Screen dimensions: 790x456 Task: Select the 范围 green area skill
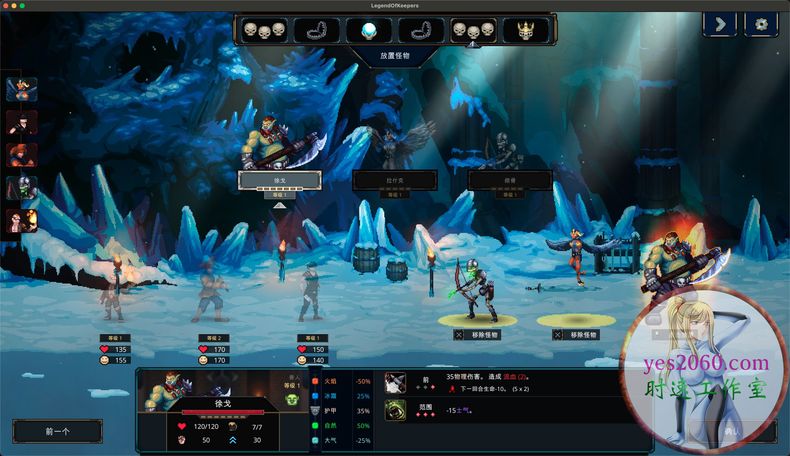pos(396,409)
